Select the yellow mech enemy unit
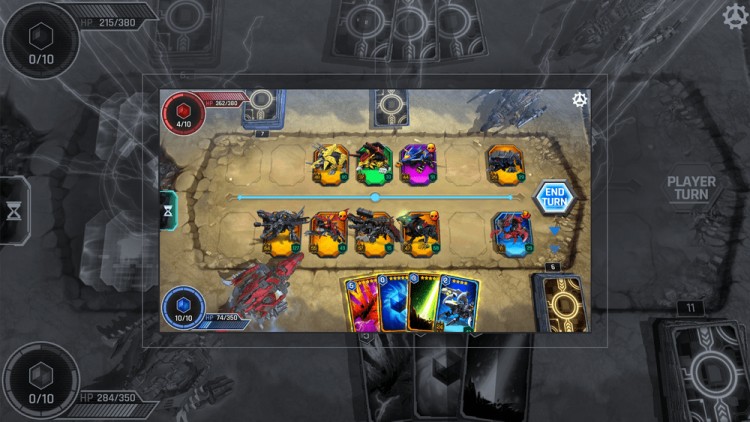750x422 pixels. coord(330,164)
